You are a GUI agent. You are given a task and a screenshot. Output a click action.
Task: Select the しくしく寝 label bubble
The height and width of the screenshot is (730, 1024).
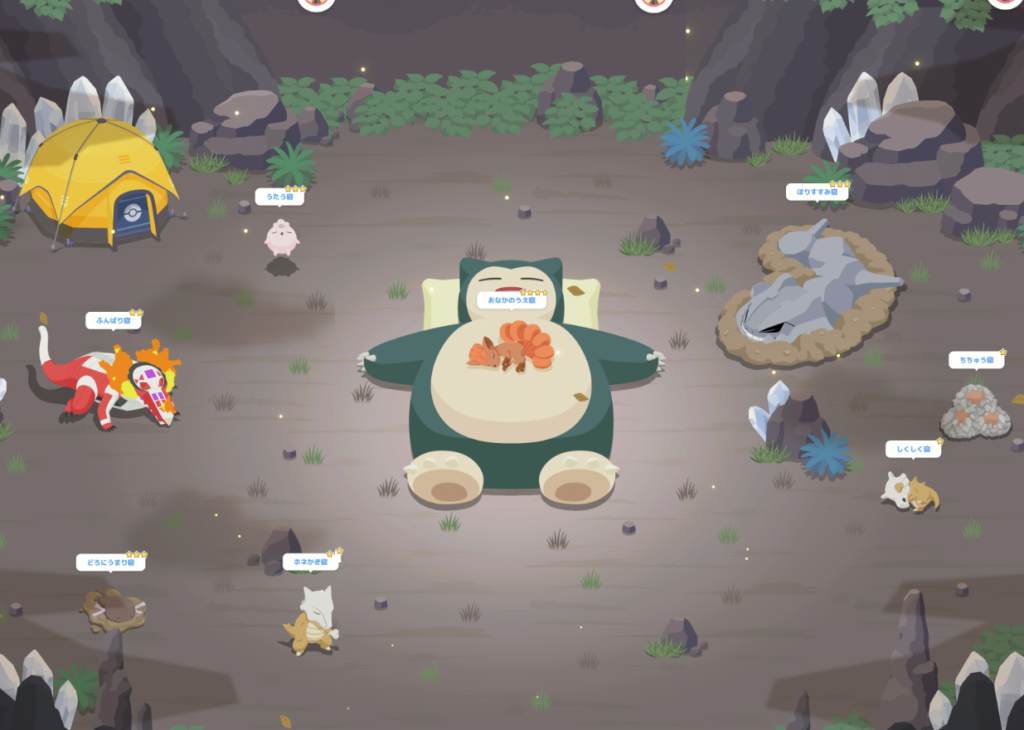coord(913,450)
